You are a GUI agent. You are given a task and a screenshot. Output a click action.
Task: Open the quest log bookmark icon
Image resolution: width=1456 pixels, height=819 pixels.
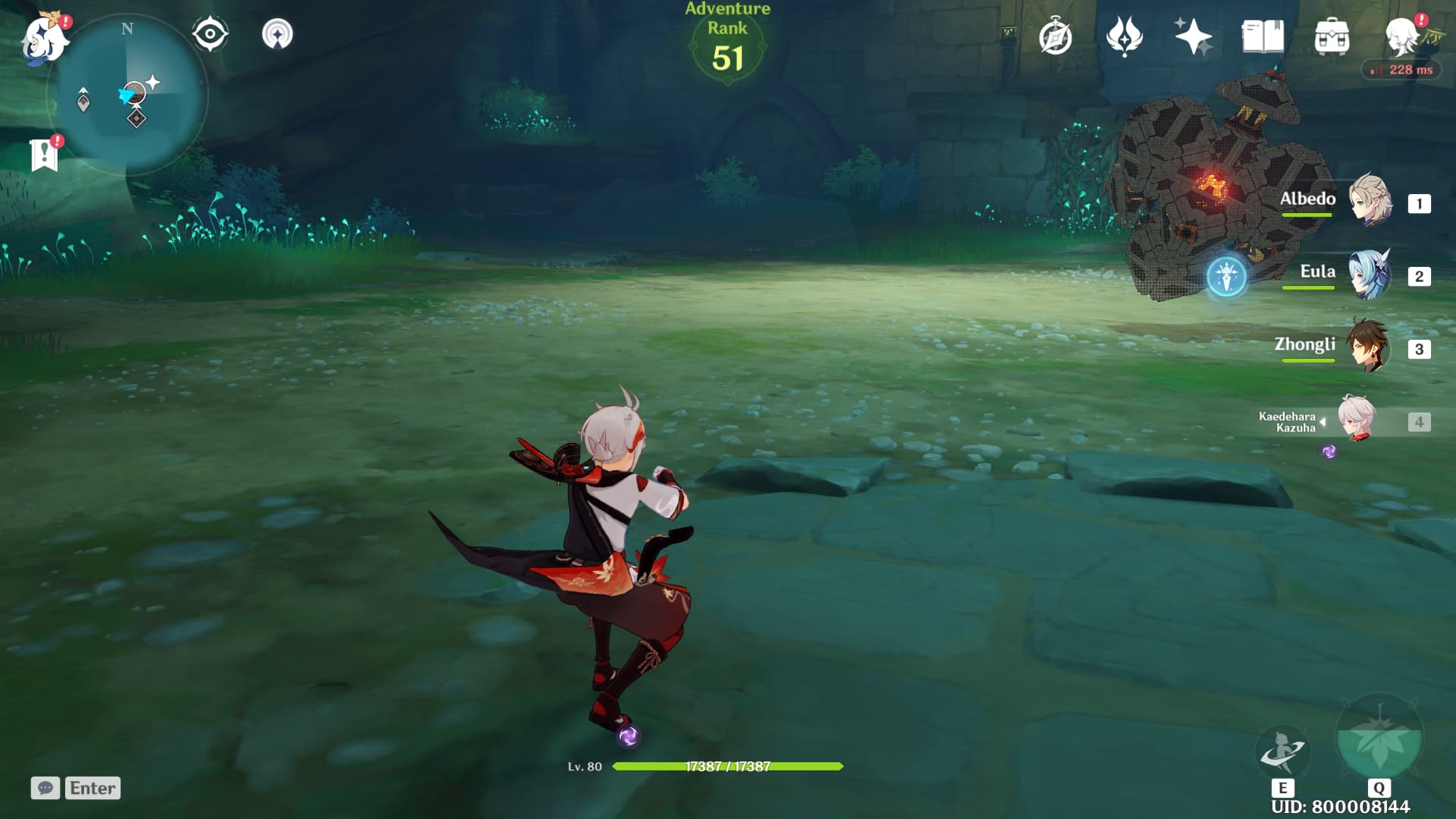45,155
